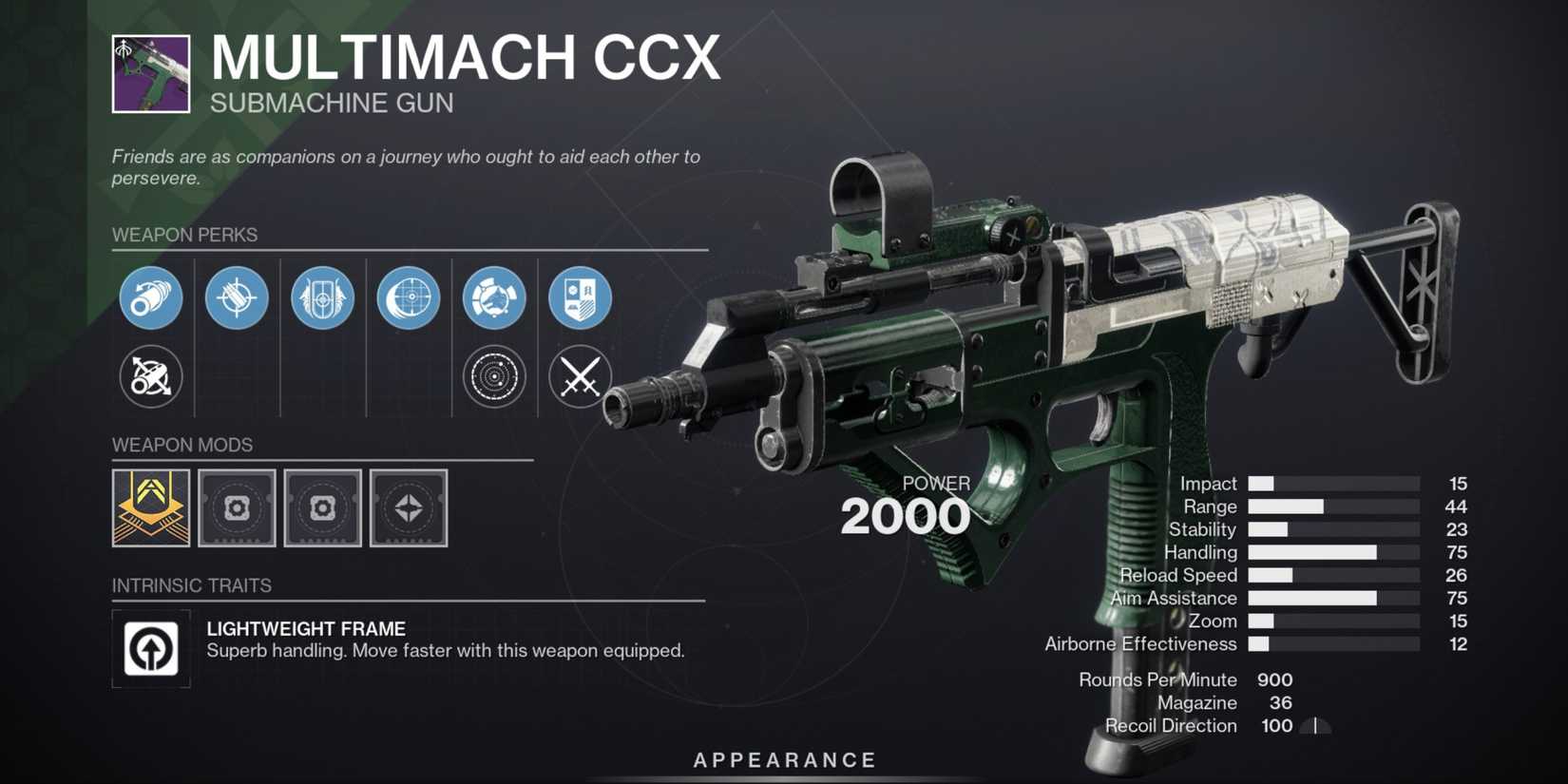Open the shield trait perk in column three

pyautogui.click(x=322, y=297)
